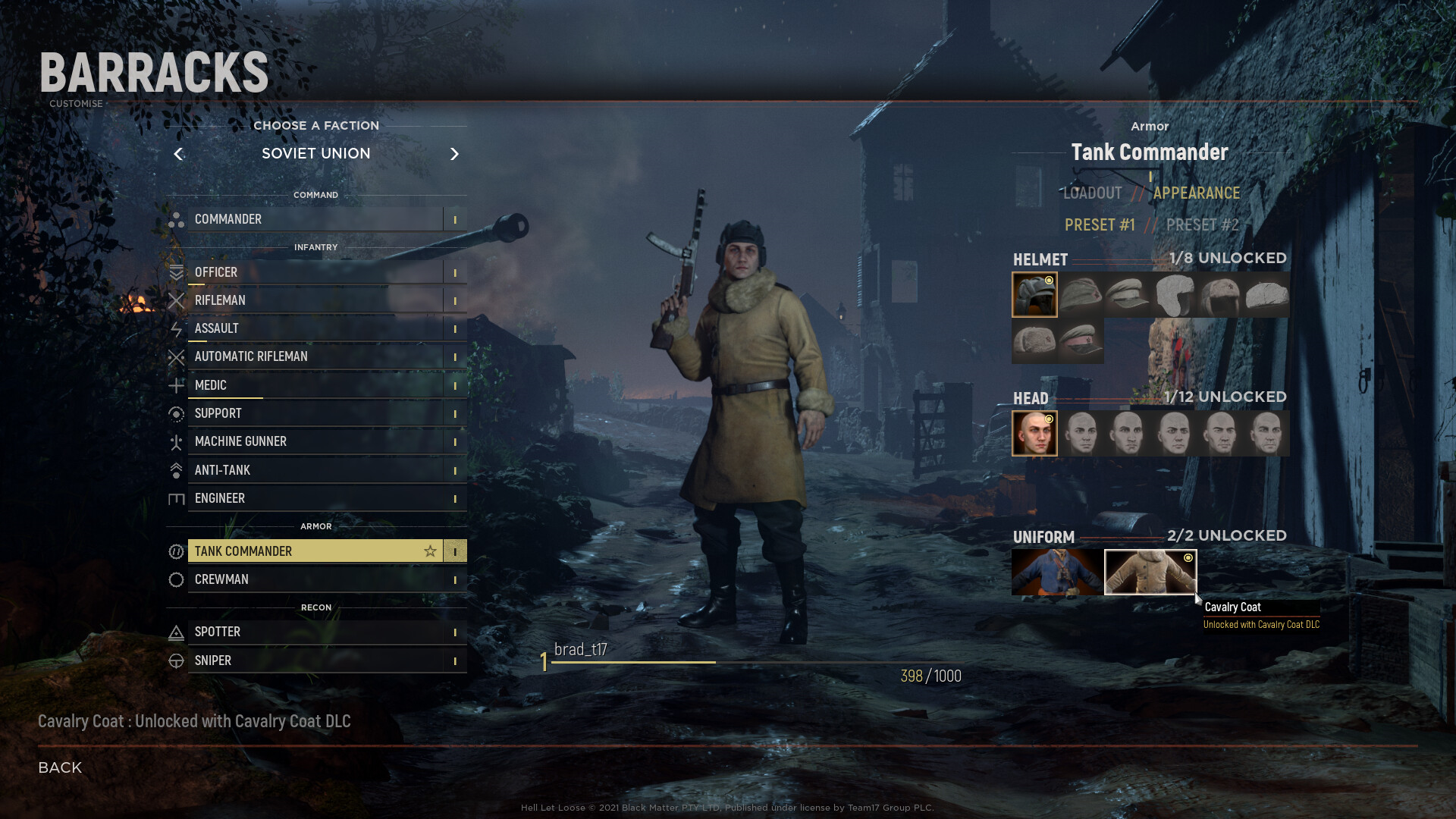Image resolution: width=1456 pixels, height=819 pixels.
Task: Switch to the previous faction arrow
Action: tap(178, 154)
